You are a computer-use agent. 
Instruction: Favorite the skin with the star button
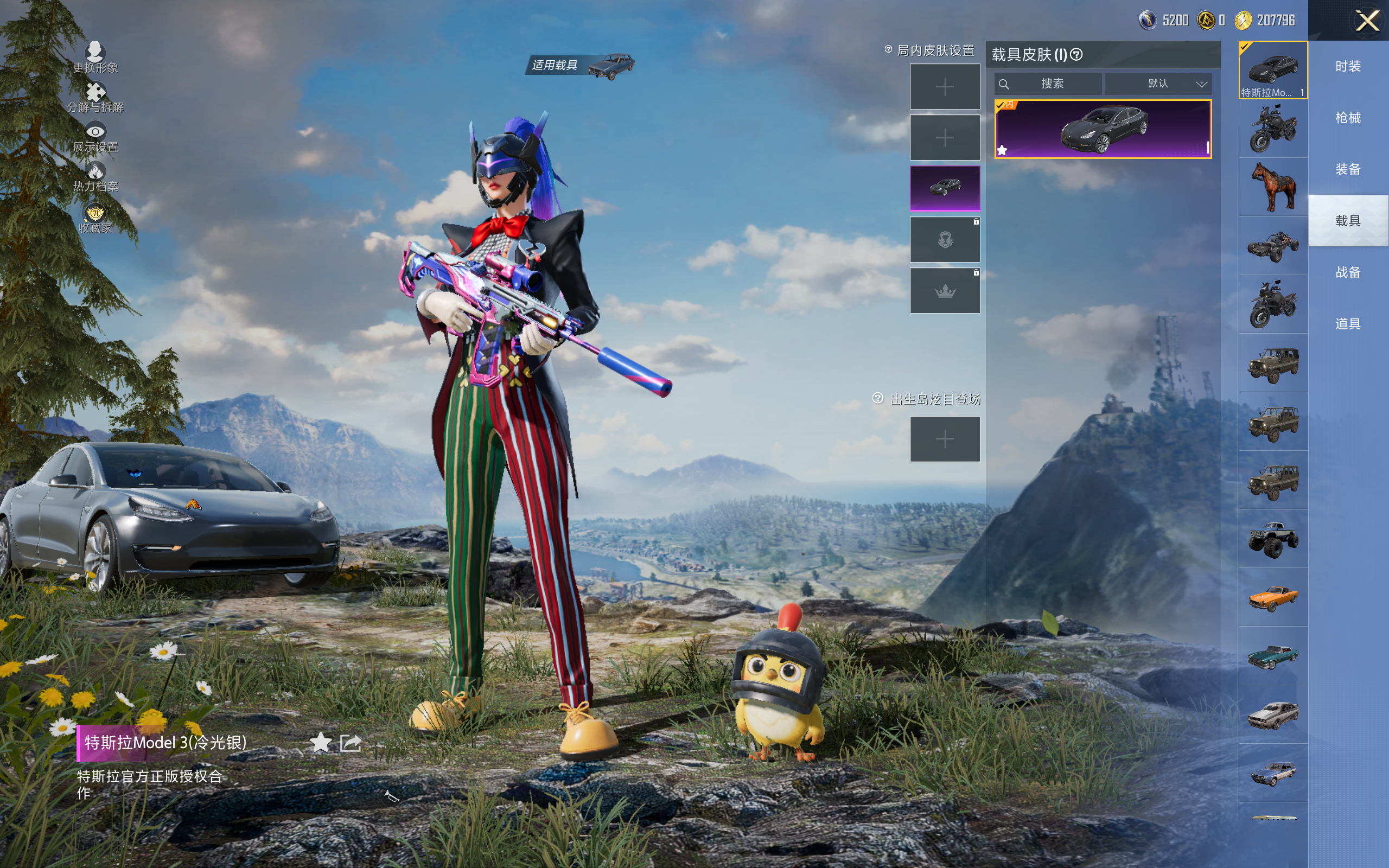320,743
